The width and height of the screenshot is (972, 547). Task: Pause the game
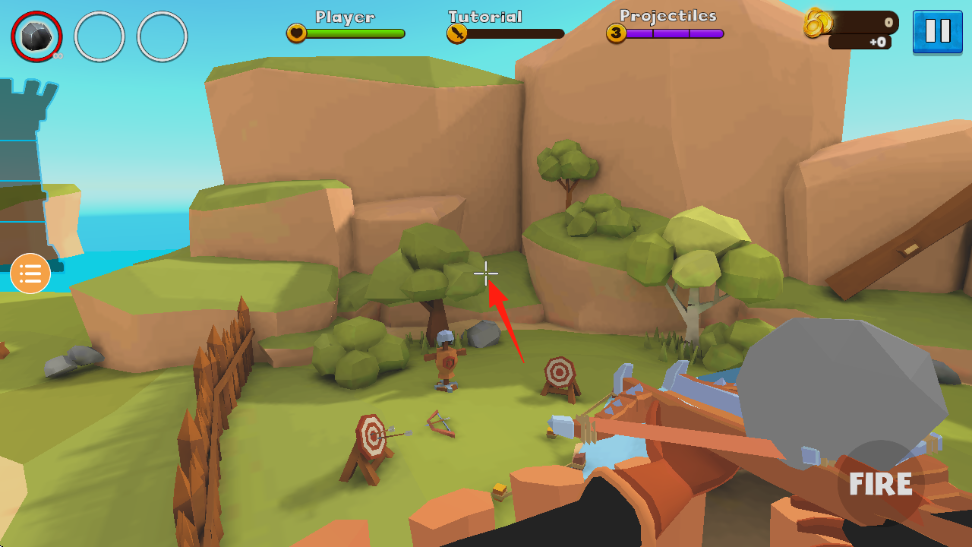(x=937, y=31)
